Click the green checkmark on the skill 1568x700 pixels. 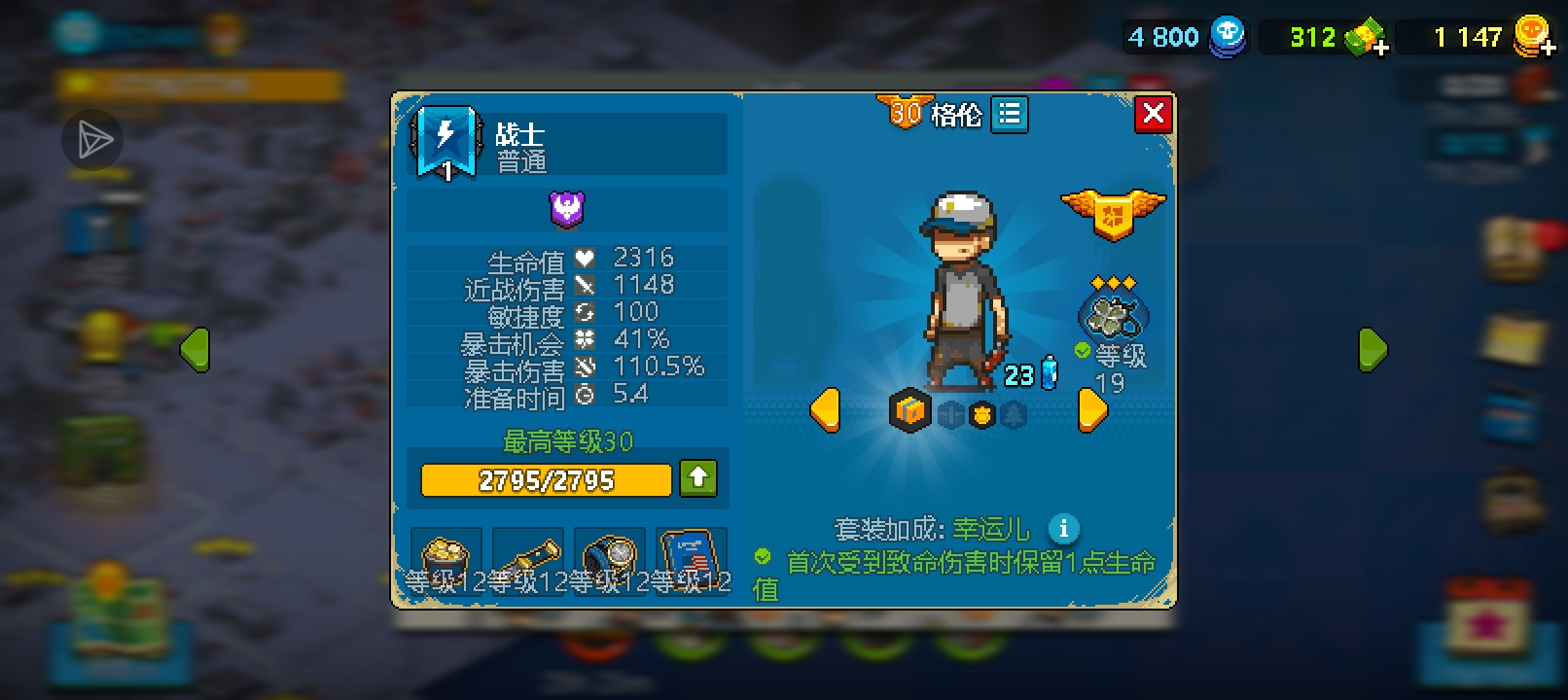click(x=1083, y=350)
